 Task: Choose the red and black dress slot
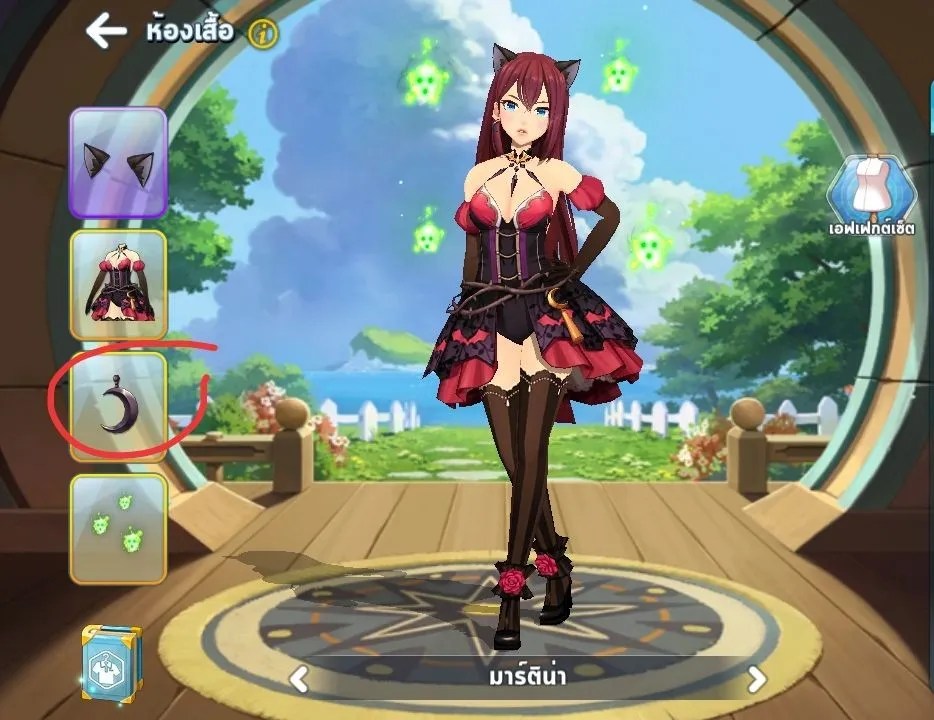pyautogui.click(x=118, y=285)
